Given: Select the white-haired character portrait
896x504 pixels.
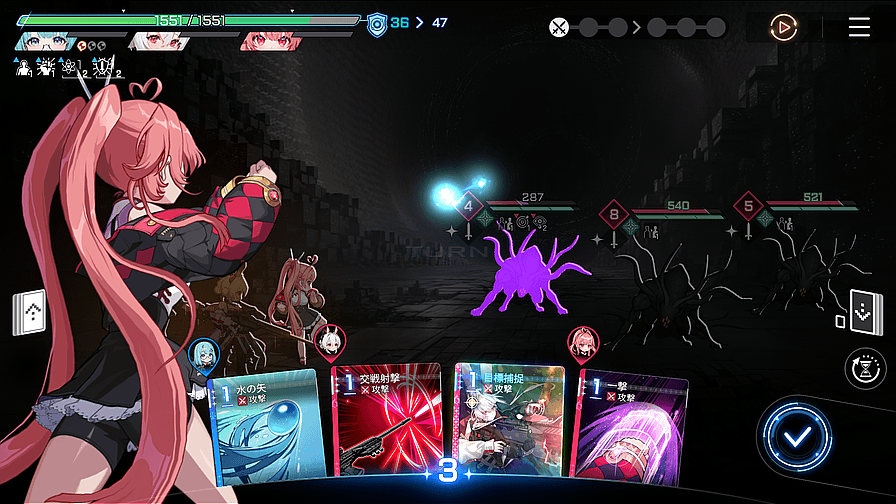Looking at the screenshot, I should tap(158, 41).
